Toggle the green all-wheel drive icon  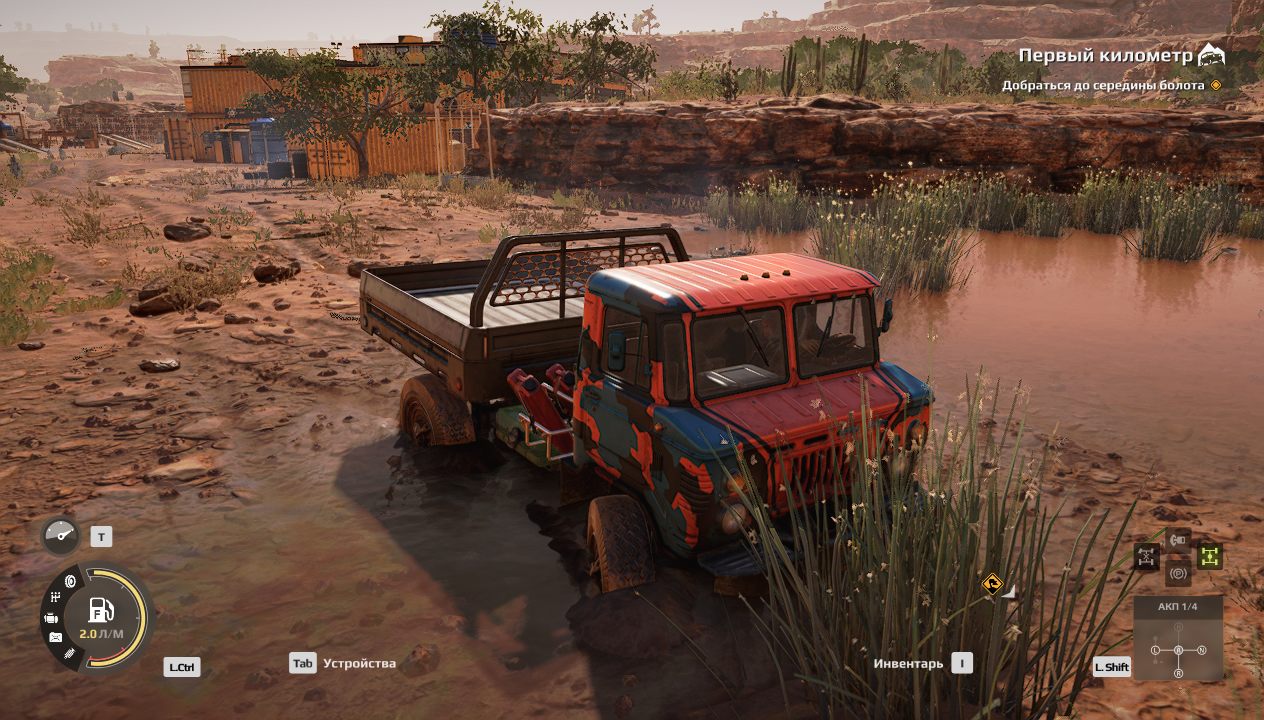[1210, 557]
